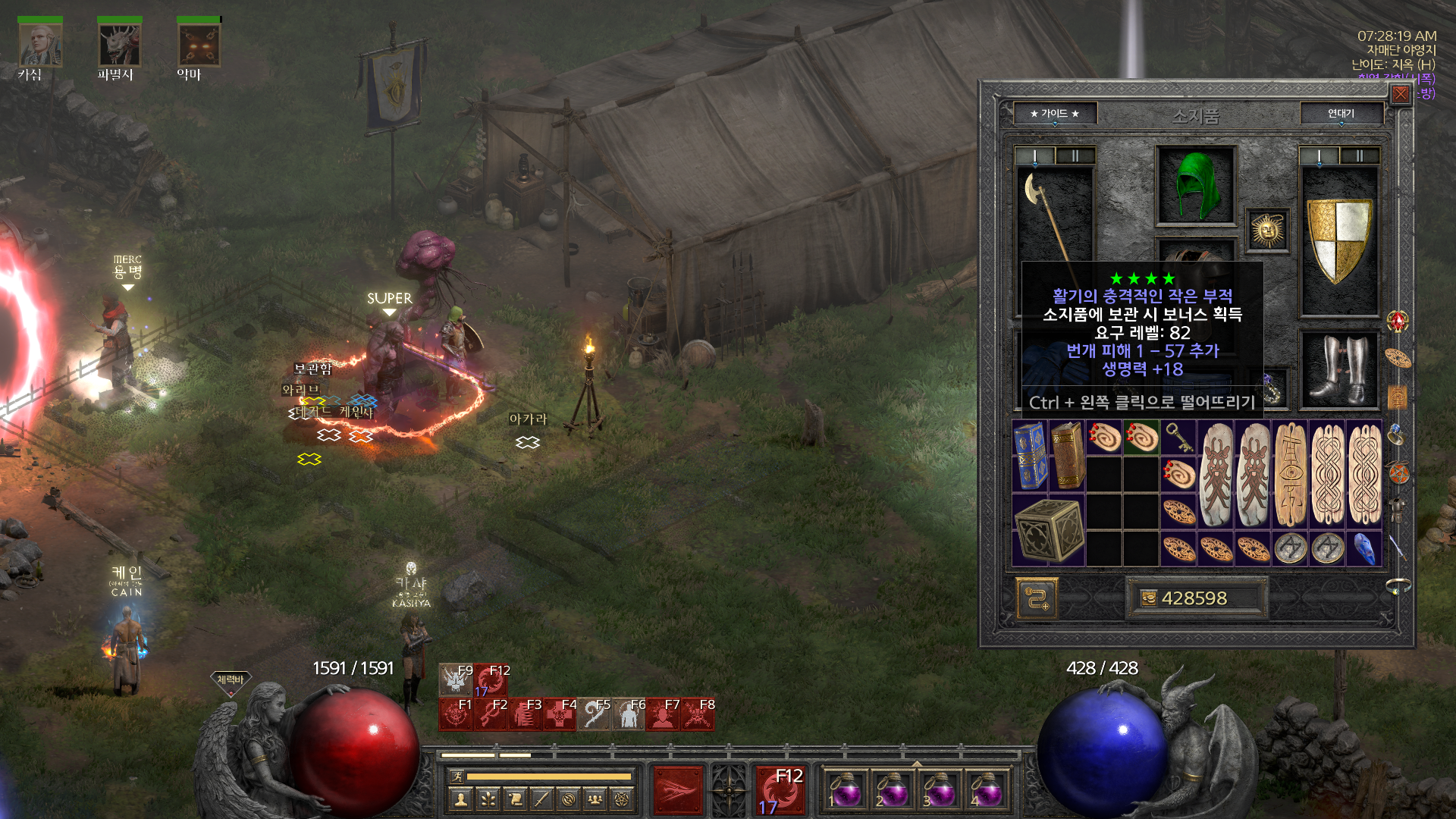Pick up the blue gem
The width and height of the screenshot is (1456, 819).
(x=1363, y=548)
